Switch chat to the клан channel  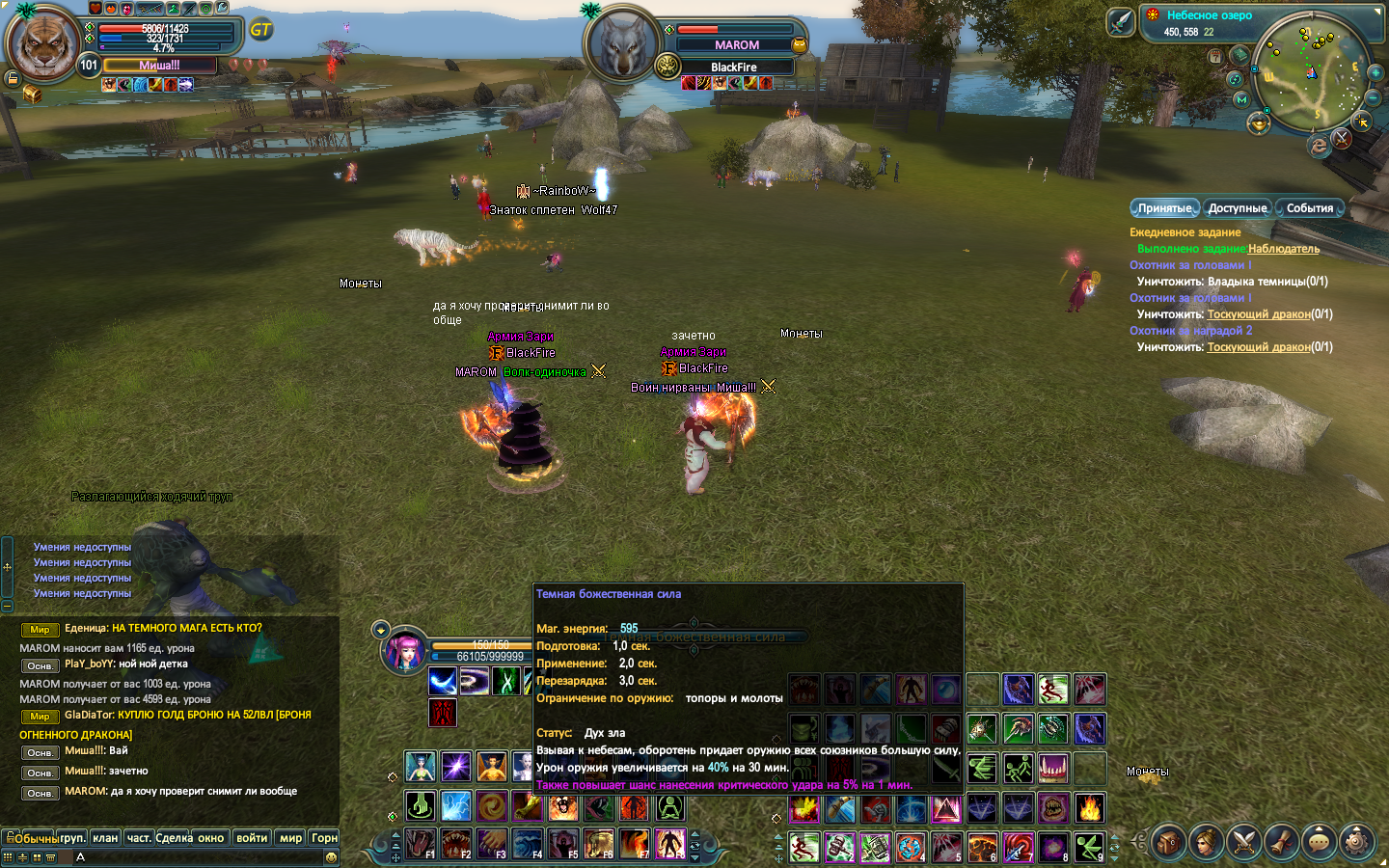tap(105, 838)
